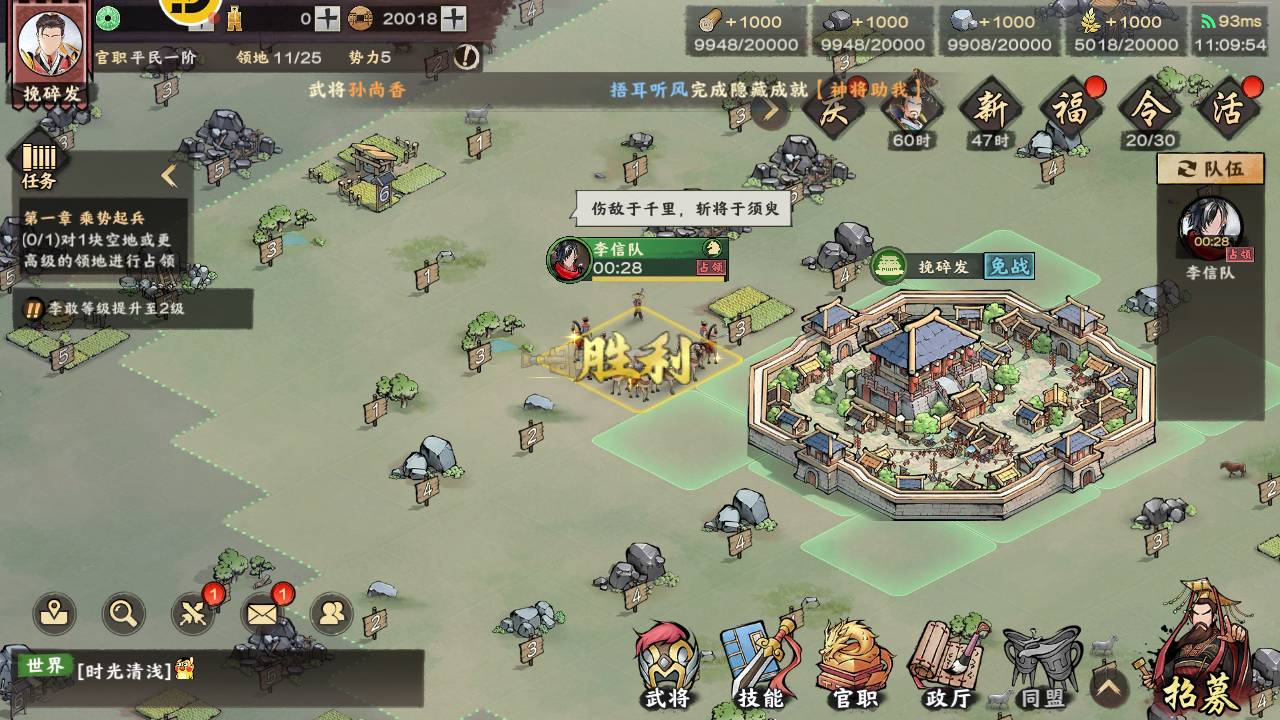1280x720 pixels.
Task: Open the crossed swords battle report icon
Action: [x=193, y=613]
